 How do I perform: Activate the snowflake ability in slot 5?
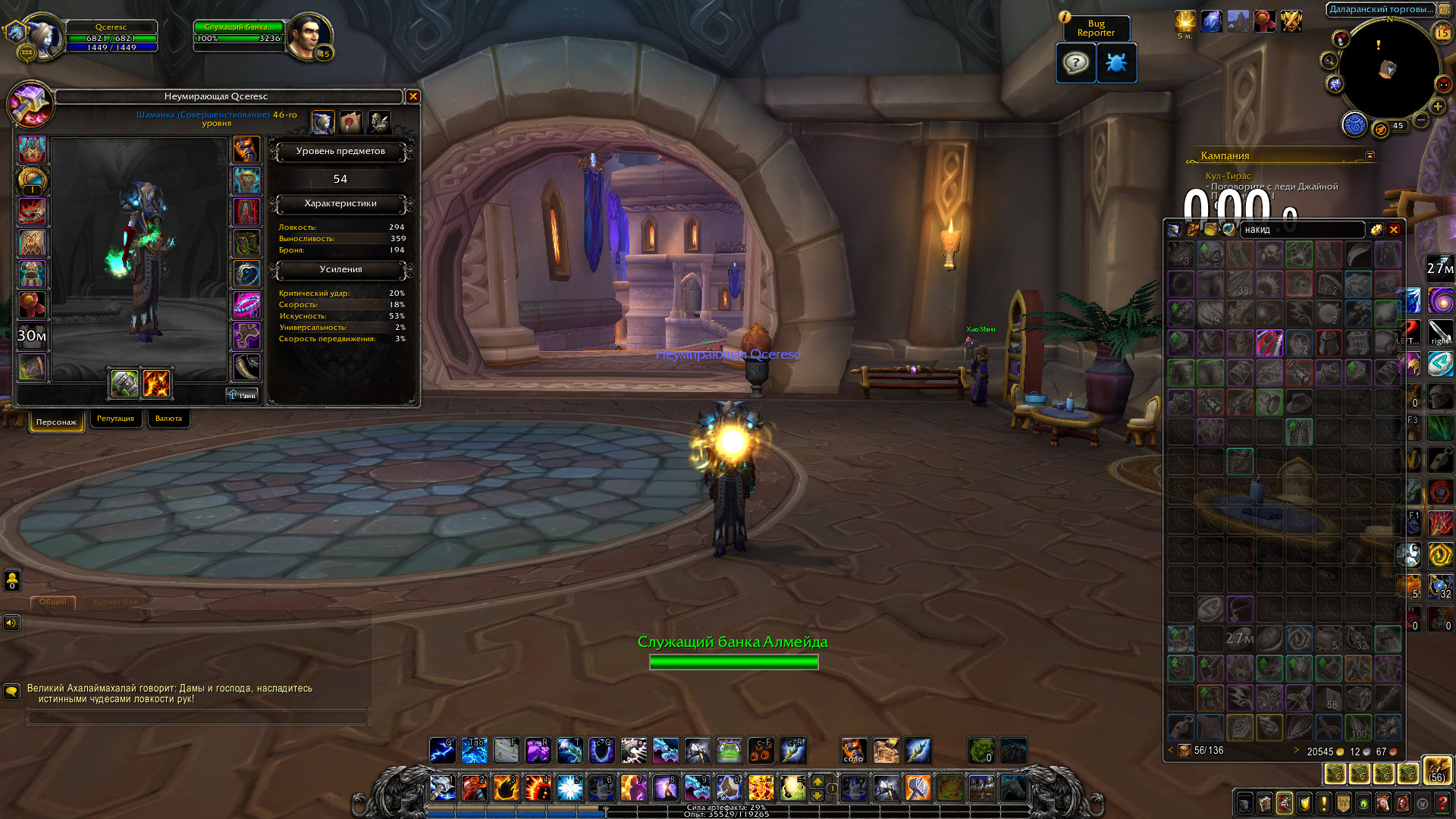pyautogui.click(x=570, y=789)
